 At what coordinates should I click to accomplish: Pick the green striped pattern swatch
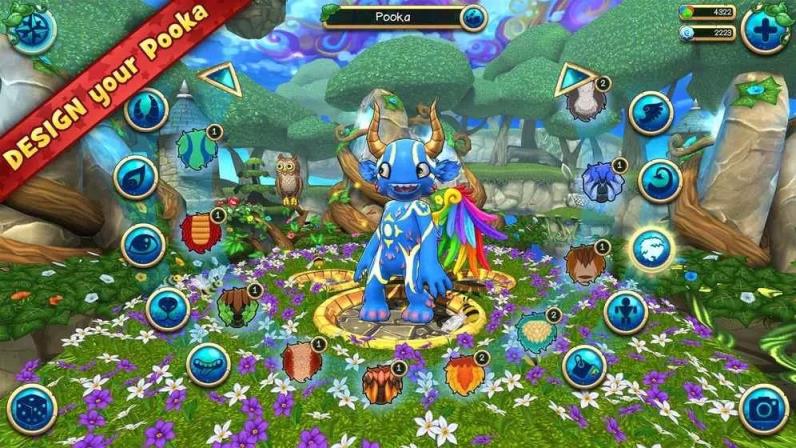point(197,149)
